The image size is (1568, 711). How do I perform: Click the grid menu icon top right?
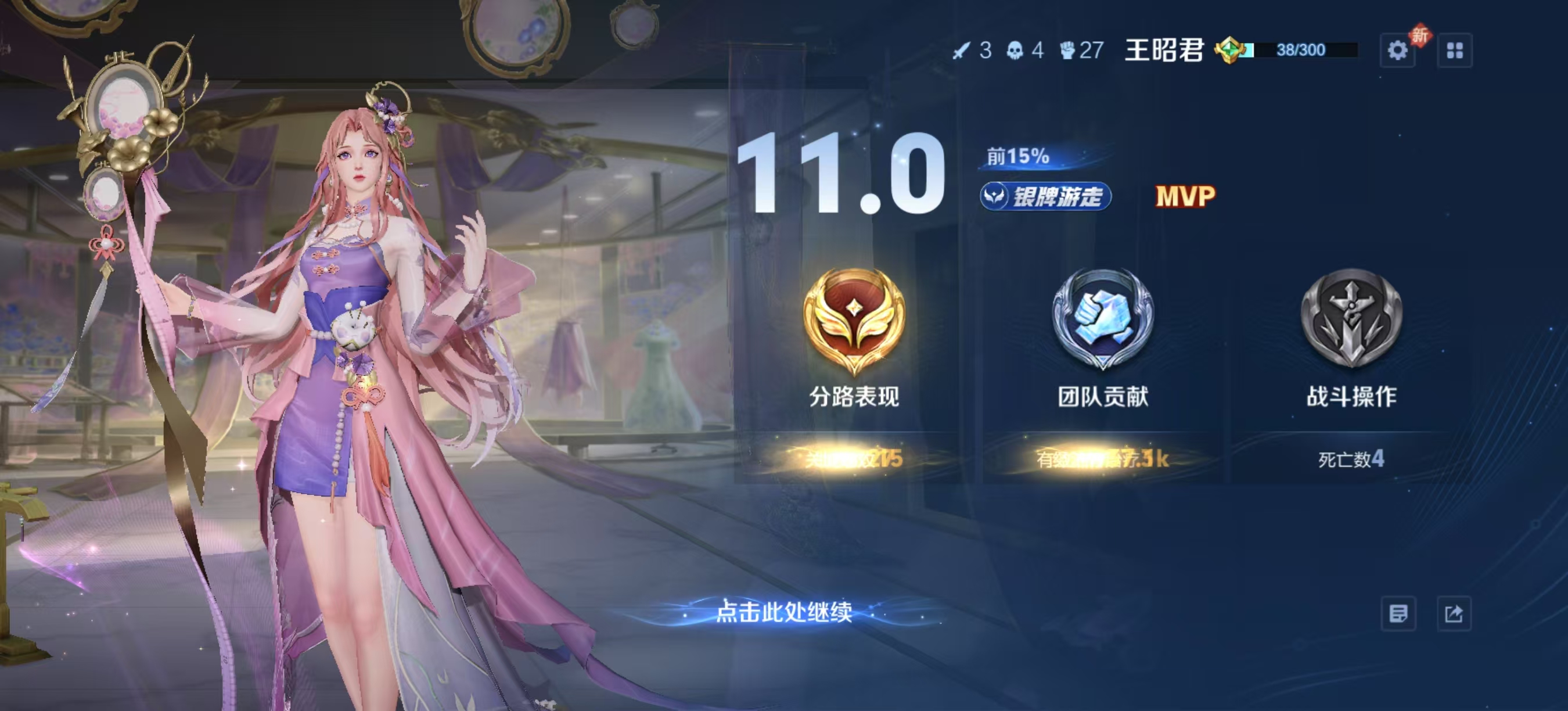tap(1455, 52)
